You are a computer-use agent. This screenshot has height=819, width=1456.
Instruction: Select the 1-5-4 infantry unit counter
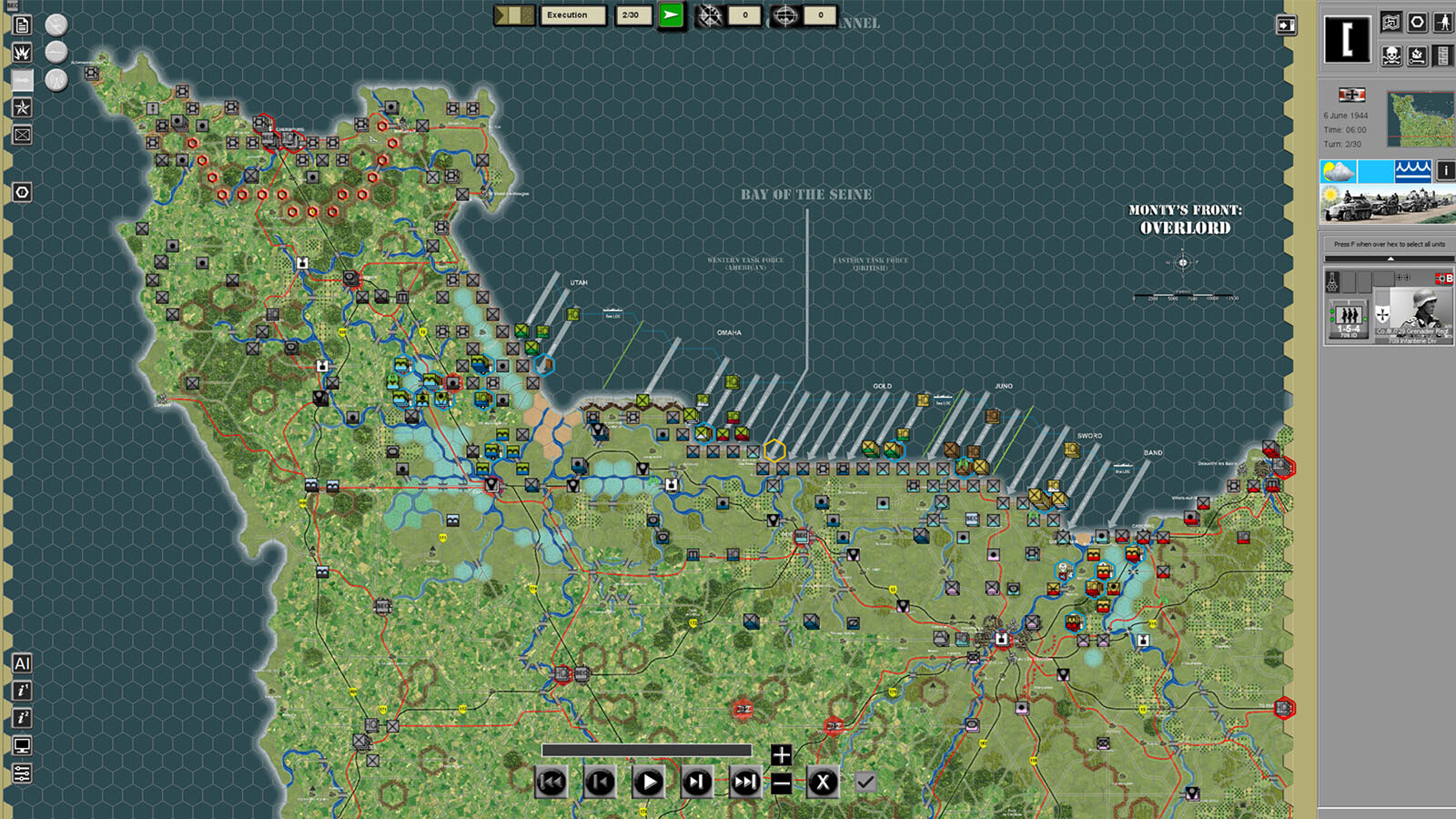1349,320
